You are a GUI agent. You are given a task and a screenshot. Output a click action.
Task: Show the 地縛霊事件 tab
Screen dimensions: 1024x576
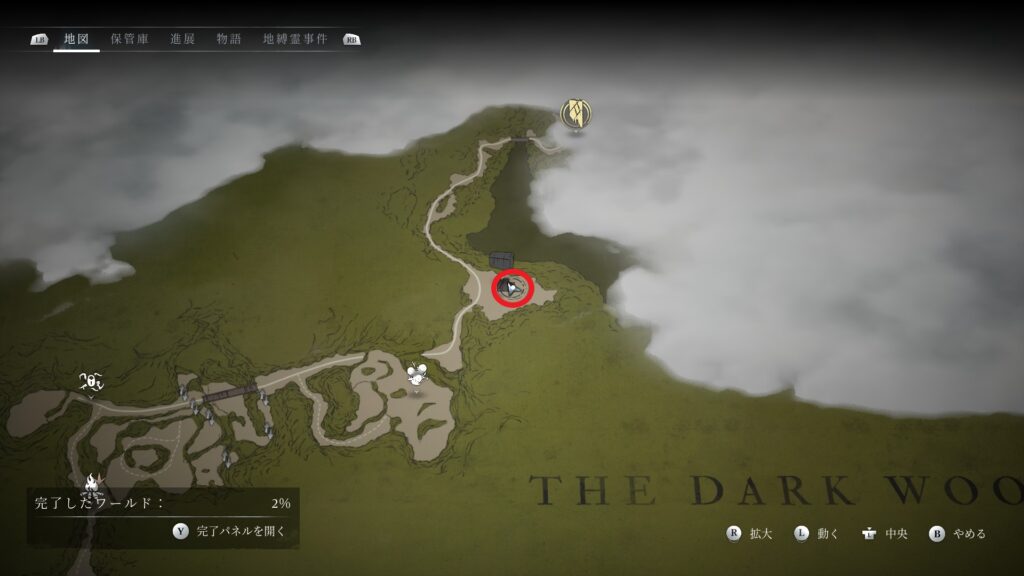tap(295, 40)
